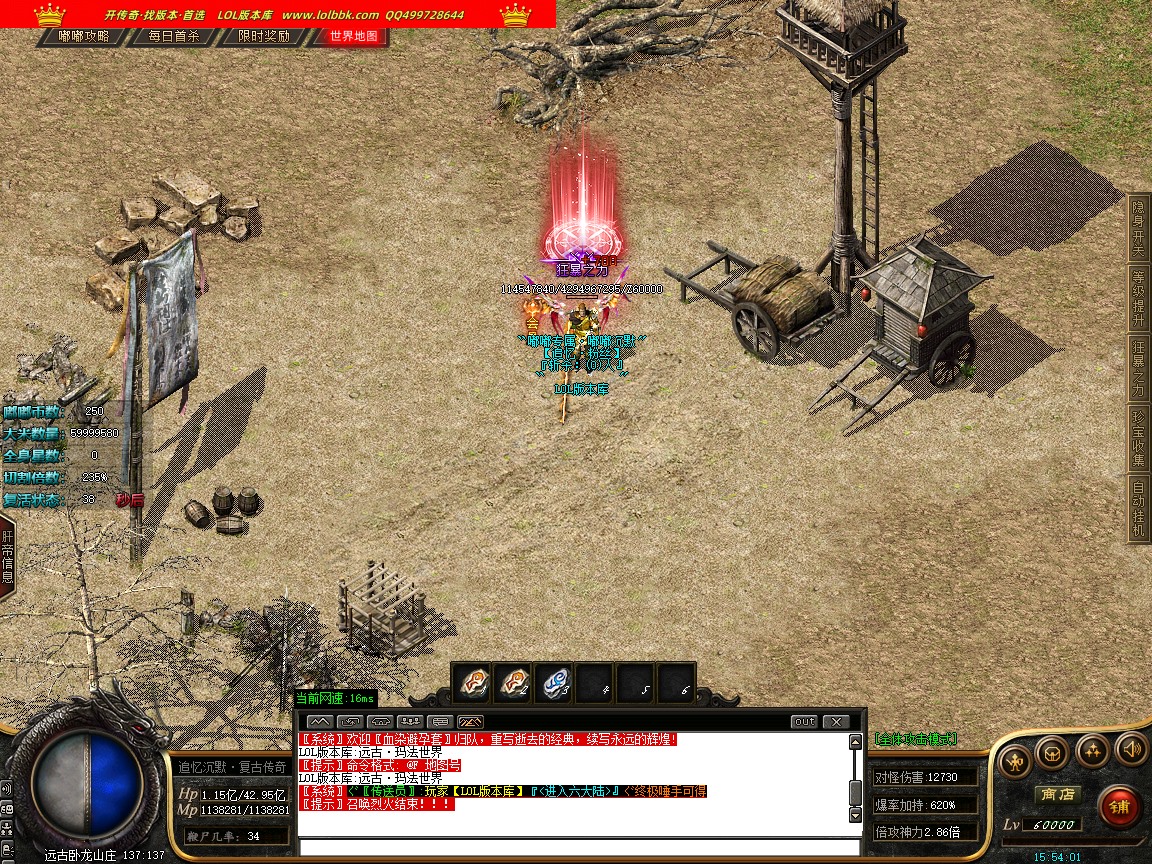Viewport: 1152px width, 864px height.
Task: Use the orange rune stone in slot 1
Action: coord(472,683)
